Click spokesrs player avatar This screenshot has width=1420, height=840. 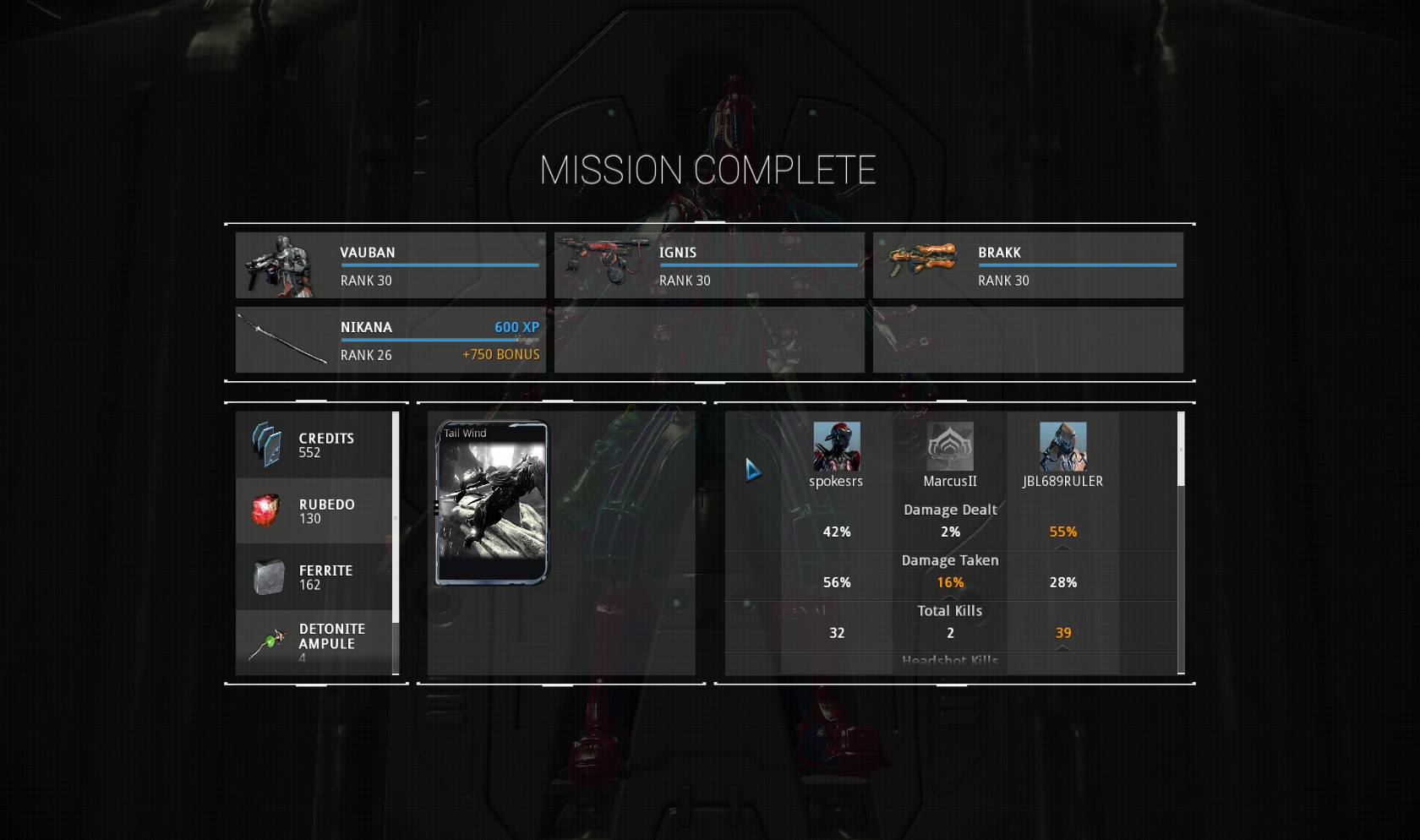pyautogui.click(x=836, y=446)
